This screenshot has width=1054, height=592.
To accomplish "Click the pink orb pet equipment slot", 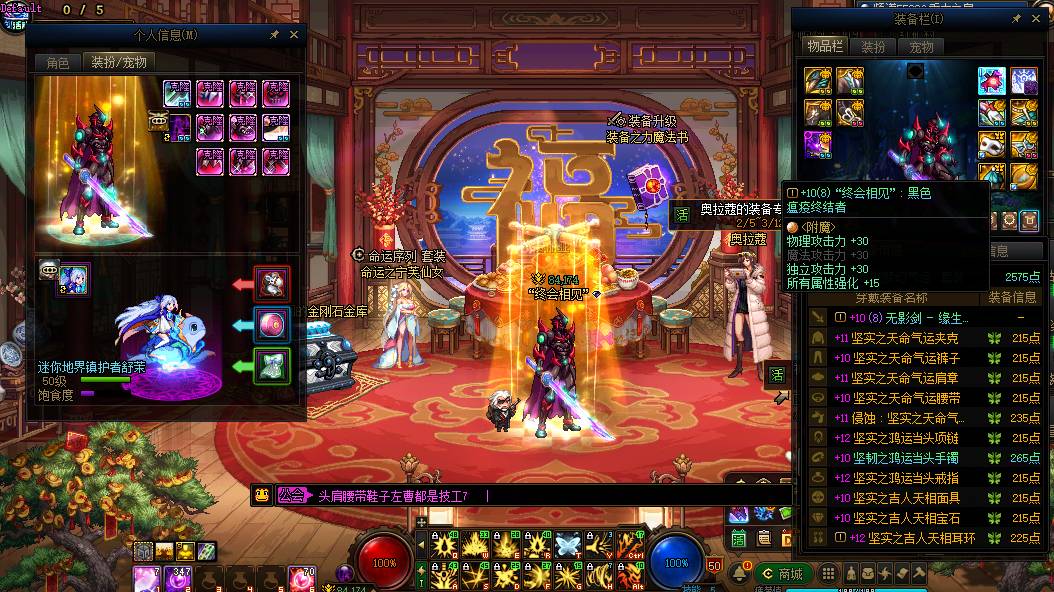I will click(x=272, y=325).
